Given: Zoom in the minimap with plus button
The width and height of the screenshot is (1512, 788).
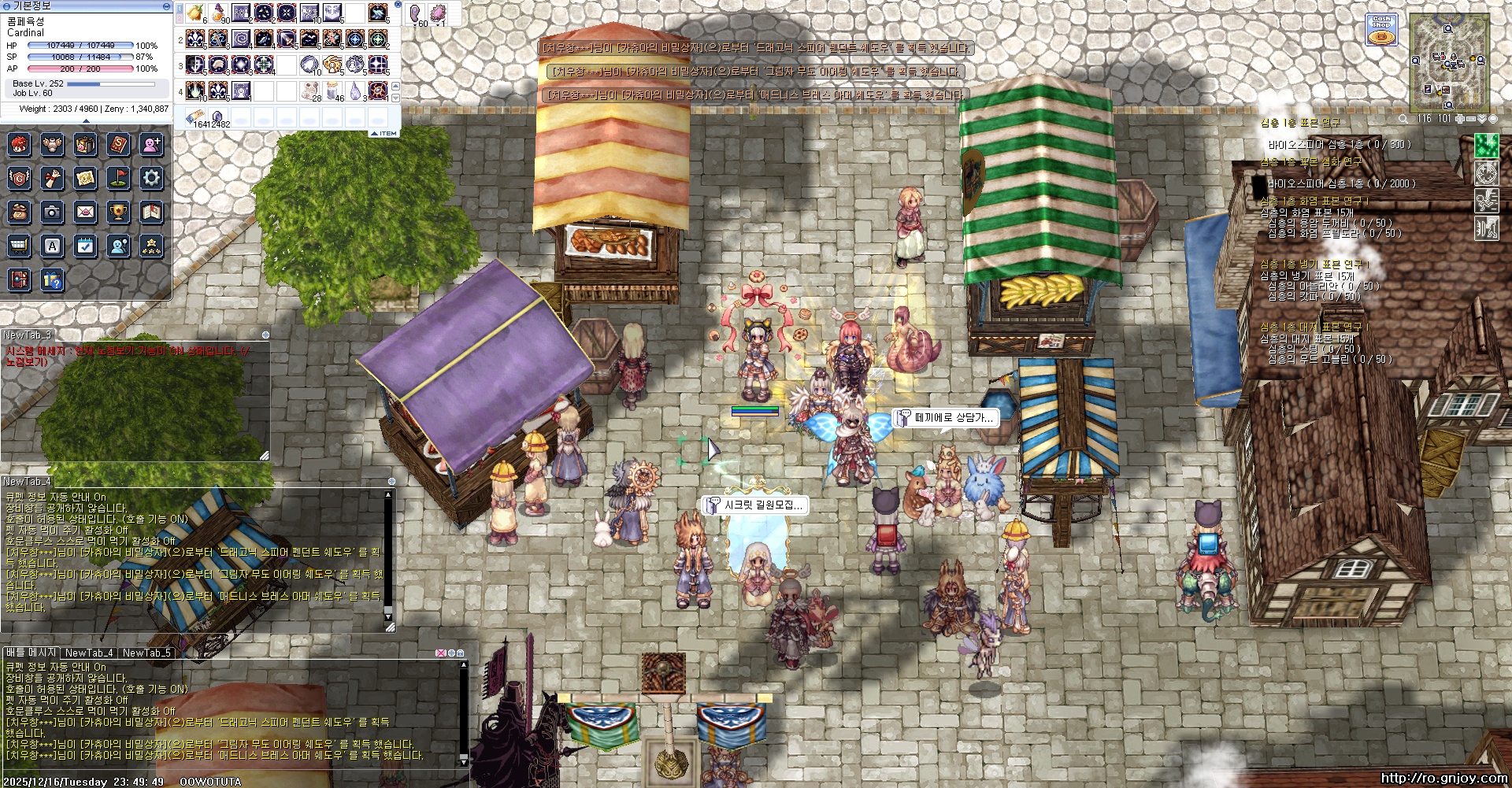Looking at the screenshot, I should (1459, 119).
